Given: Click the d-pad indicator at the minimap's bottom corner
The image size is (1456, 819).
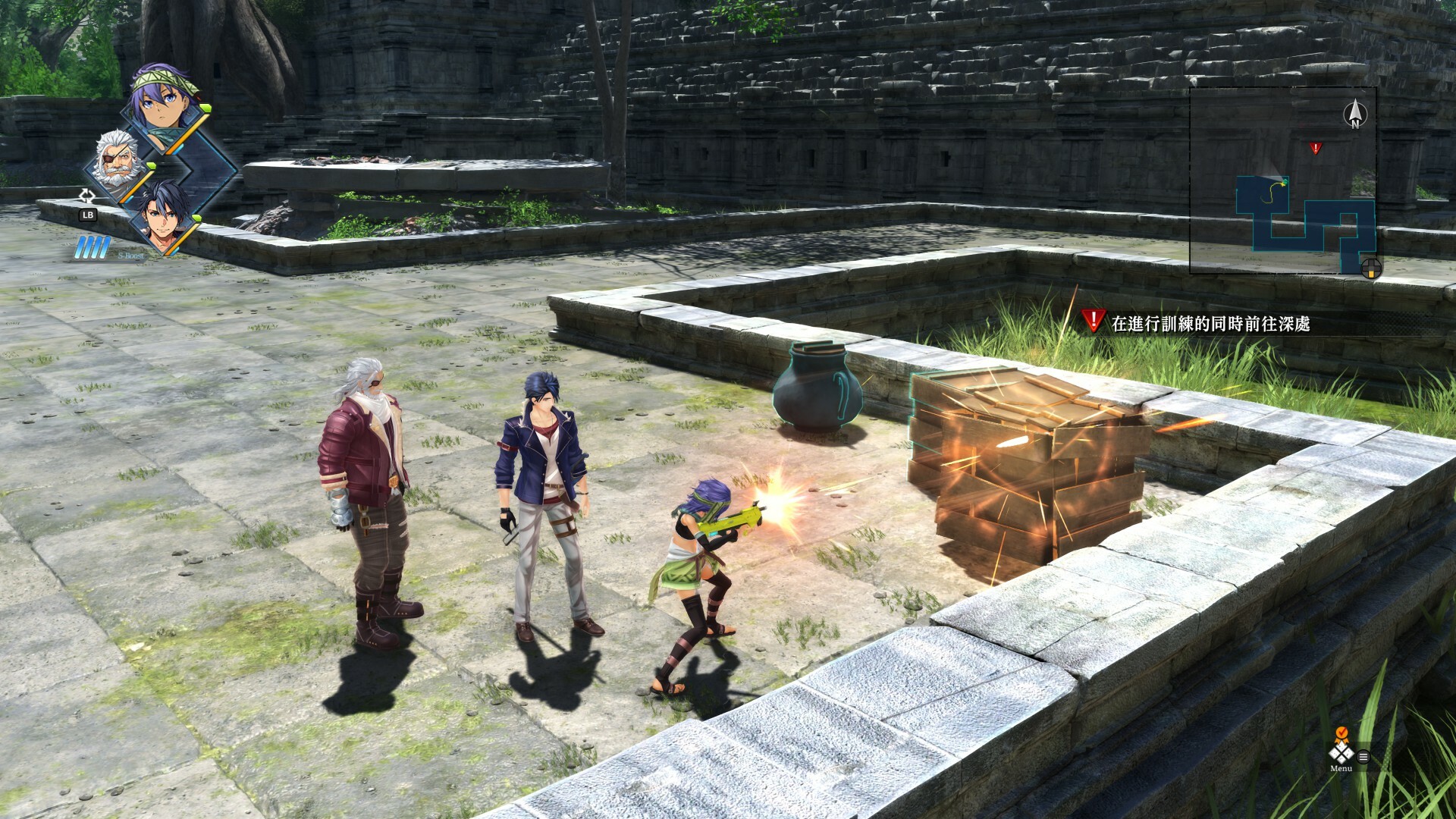Looking at the screenshot, I should pos(1371,267).
